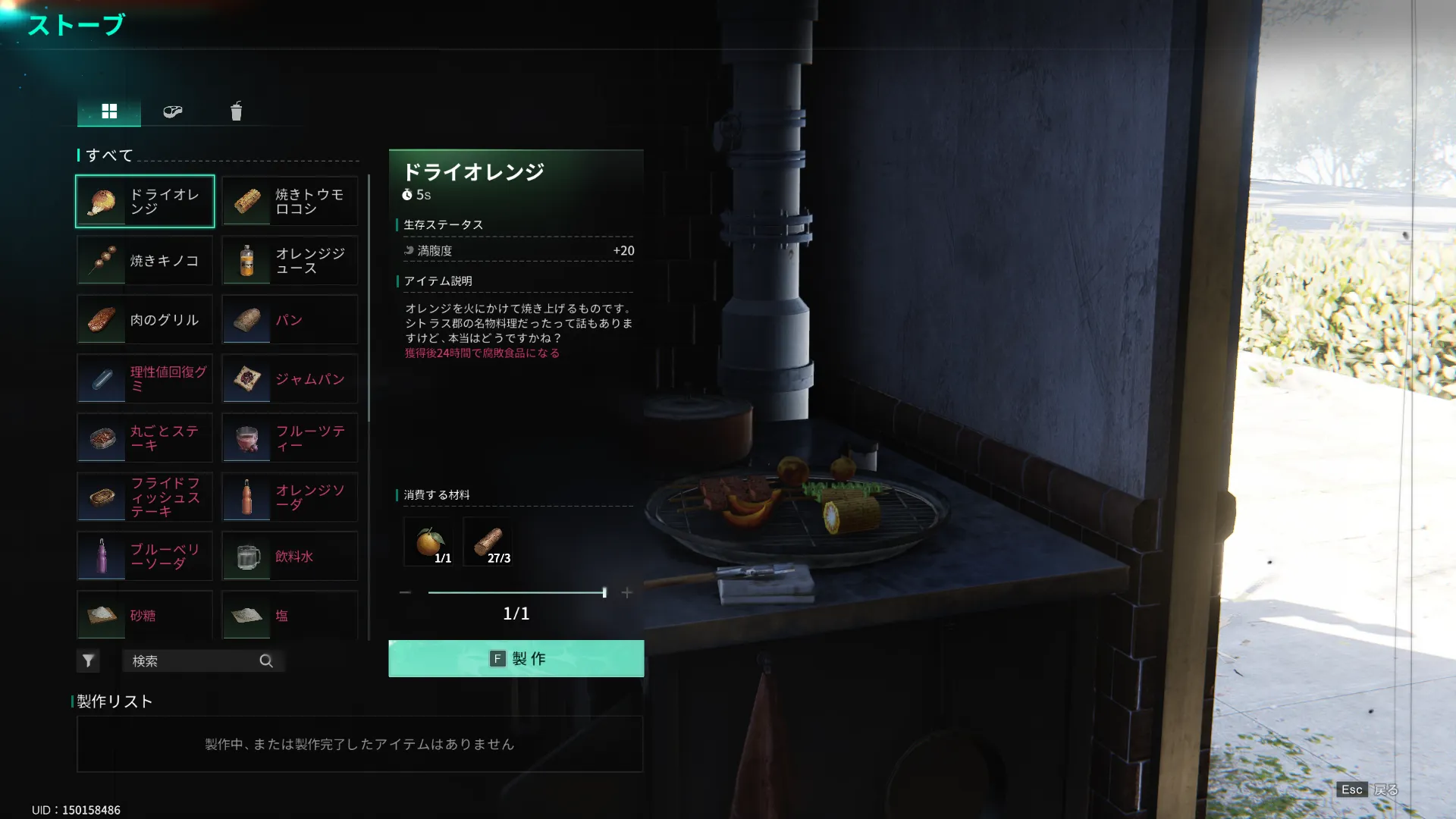Increase craft quantity with the plus button
Image resolution: width=1456 pixels, height=819 pixels.
click(x=626, y=592)
